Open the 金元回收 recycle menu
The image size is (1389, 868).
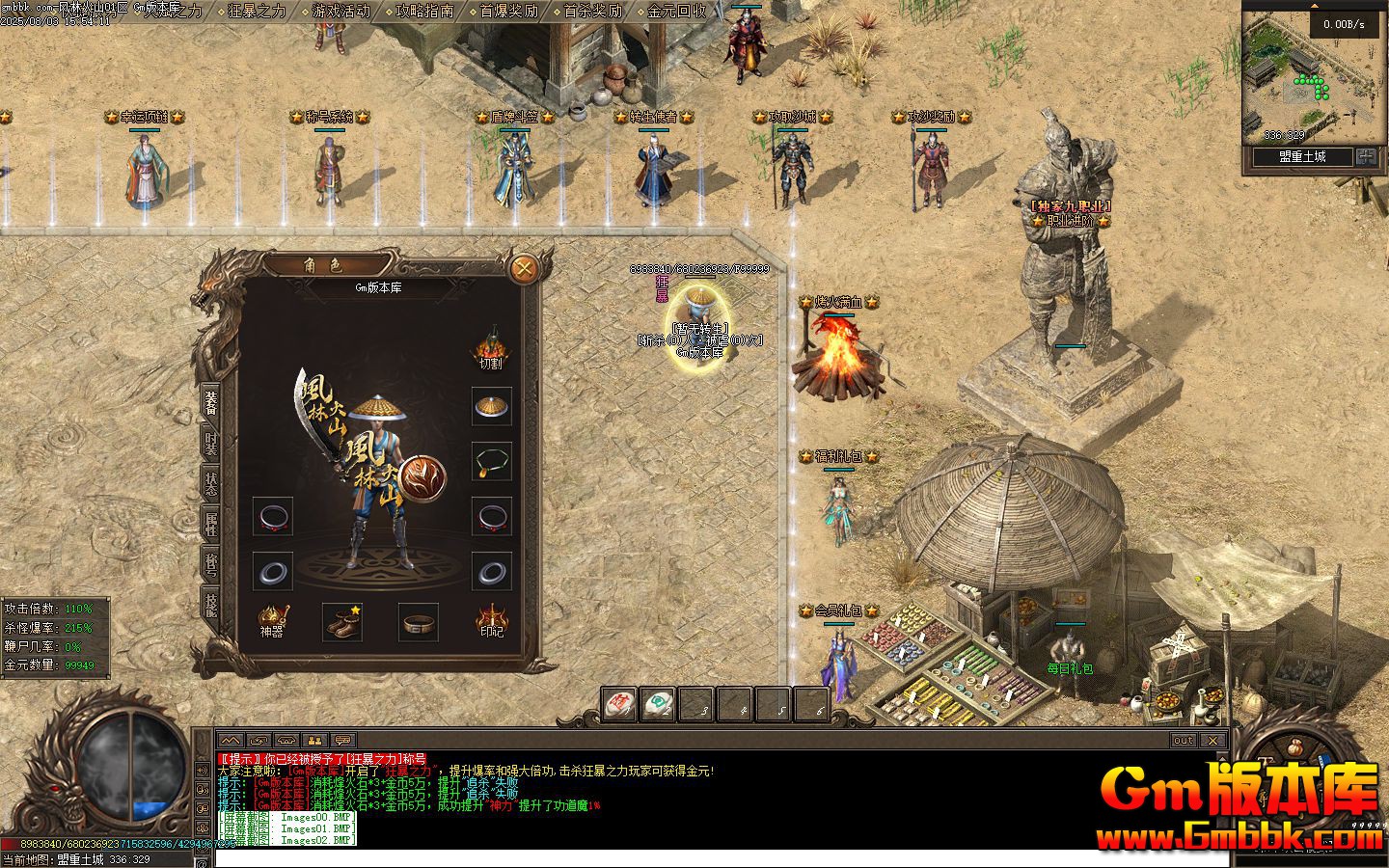click(x=676, y=12)
